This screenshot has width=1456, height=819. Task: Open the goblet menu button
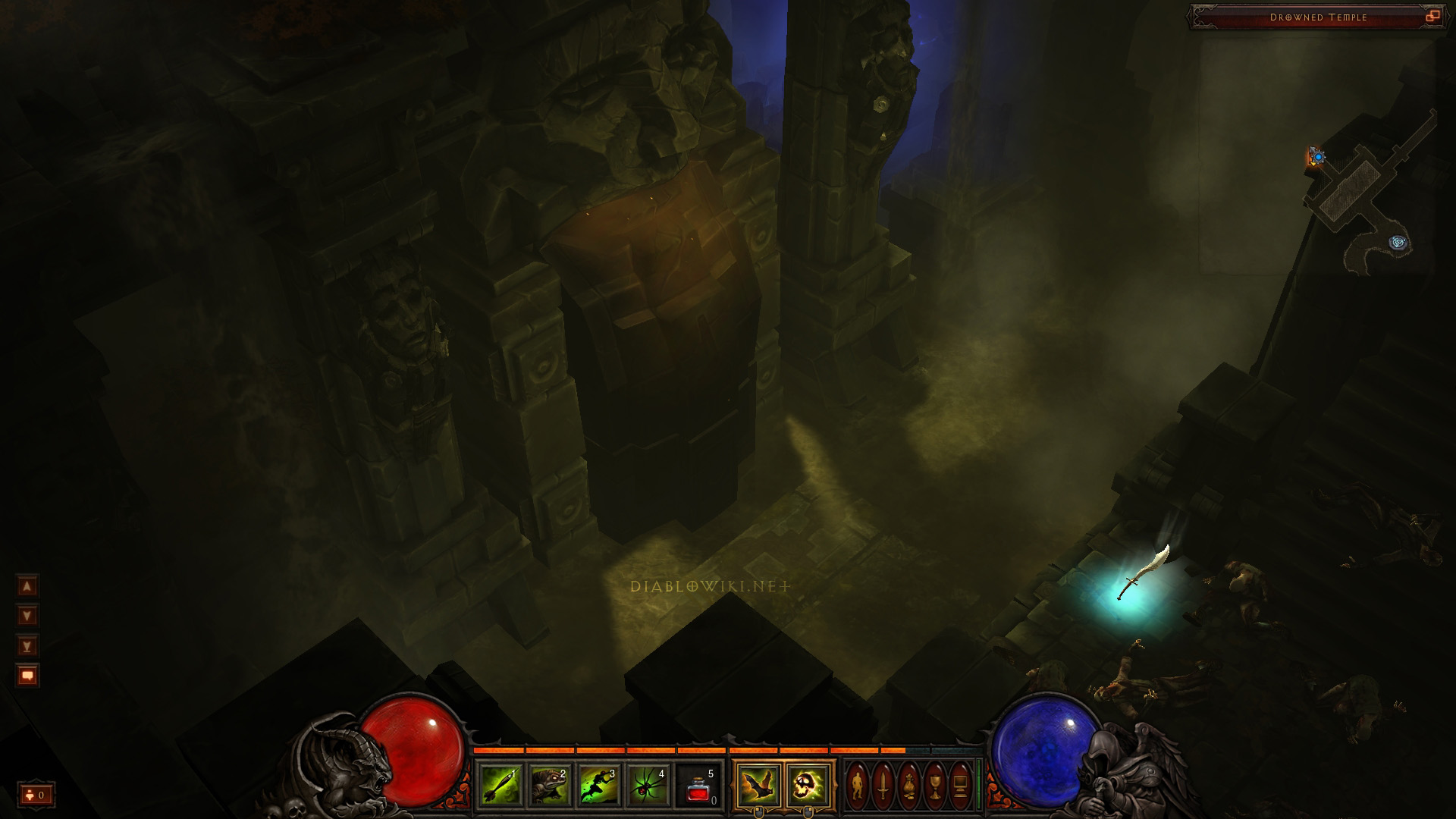[x=935, y=786]
